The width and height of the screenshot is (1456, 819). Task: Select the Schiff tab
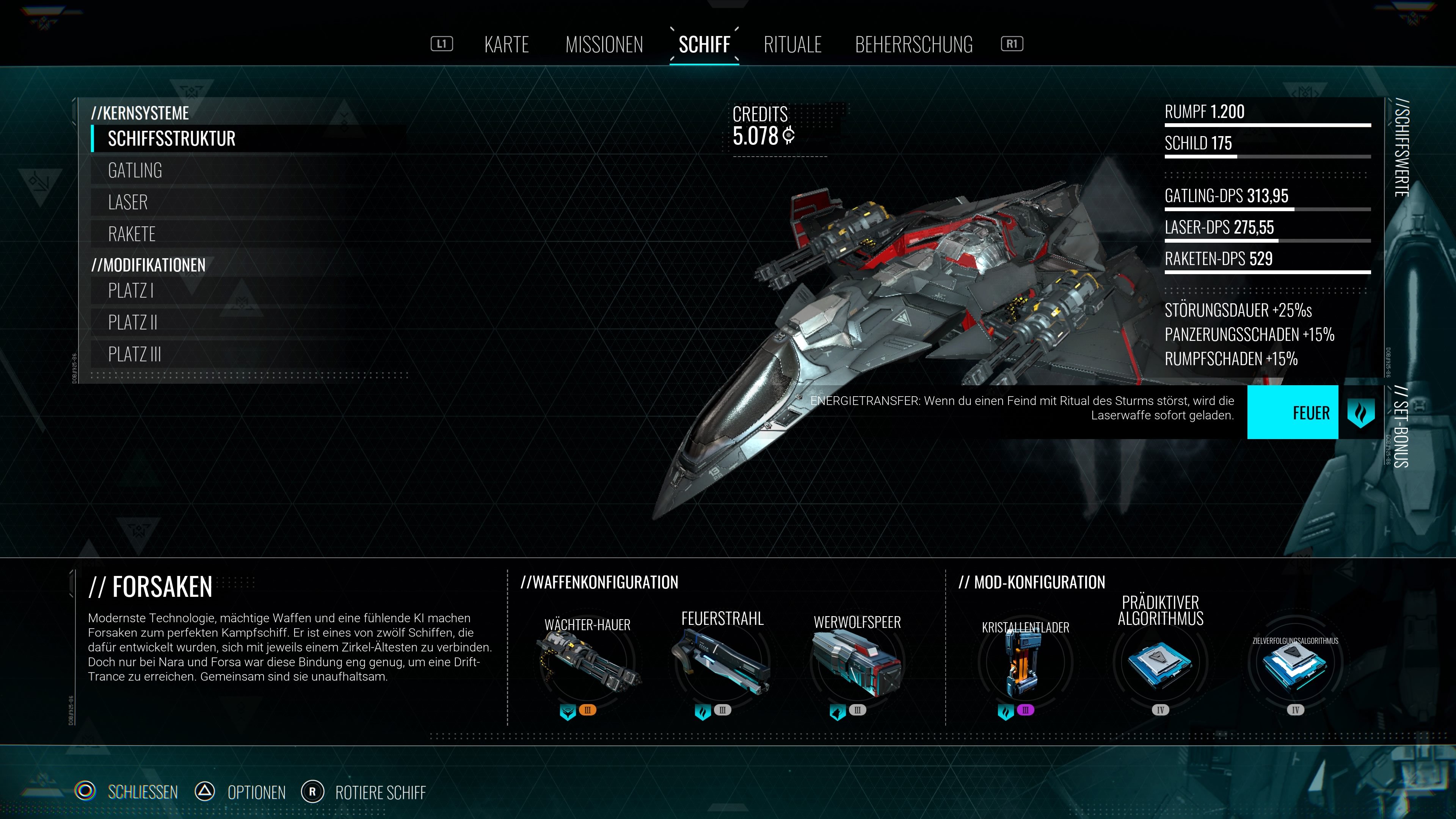tap(704, 45)
